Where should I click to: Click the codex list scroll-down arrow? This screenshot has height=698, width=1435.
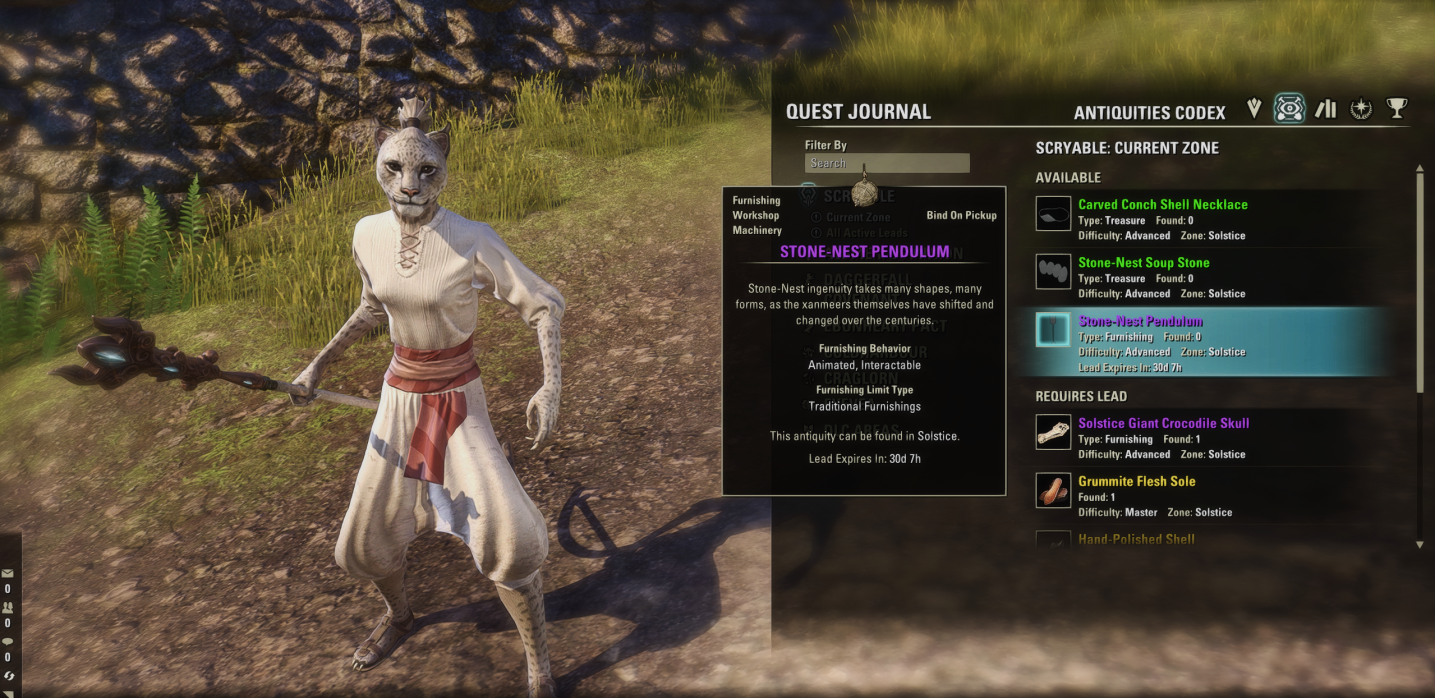tap(1420, 545)
